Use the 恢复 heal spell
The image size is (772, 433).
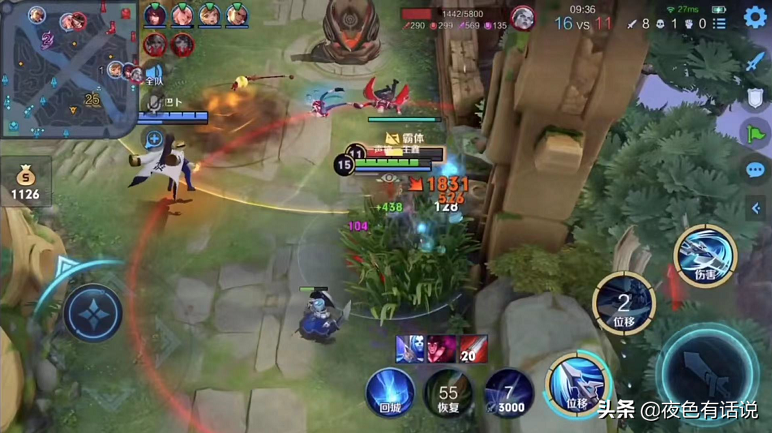click(x=447, y=392)
